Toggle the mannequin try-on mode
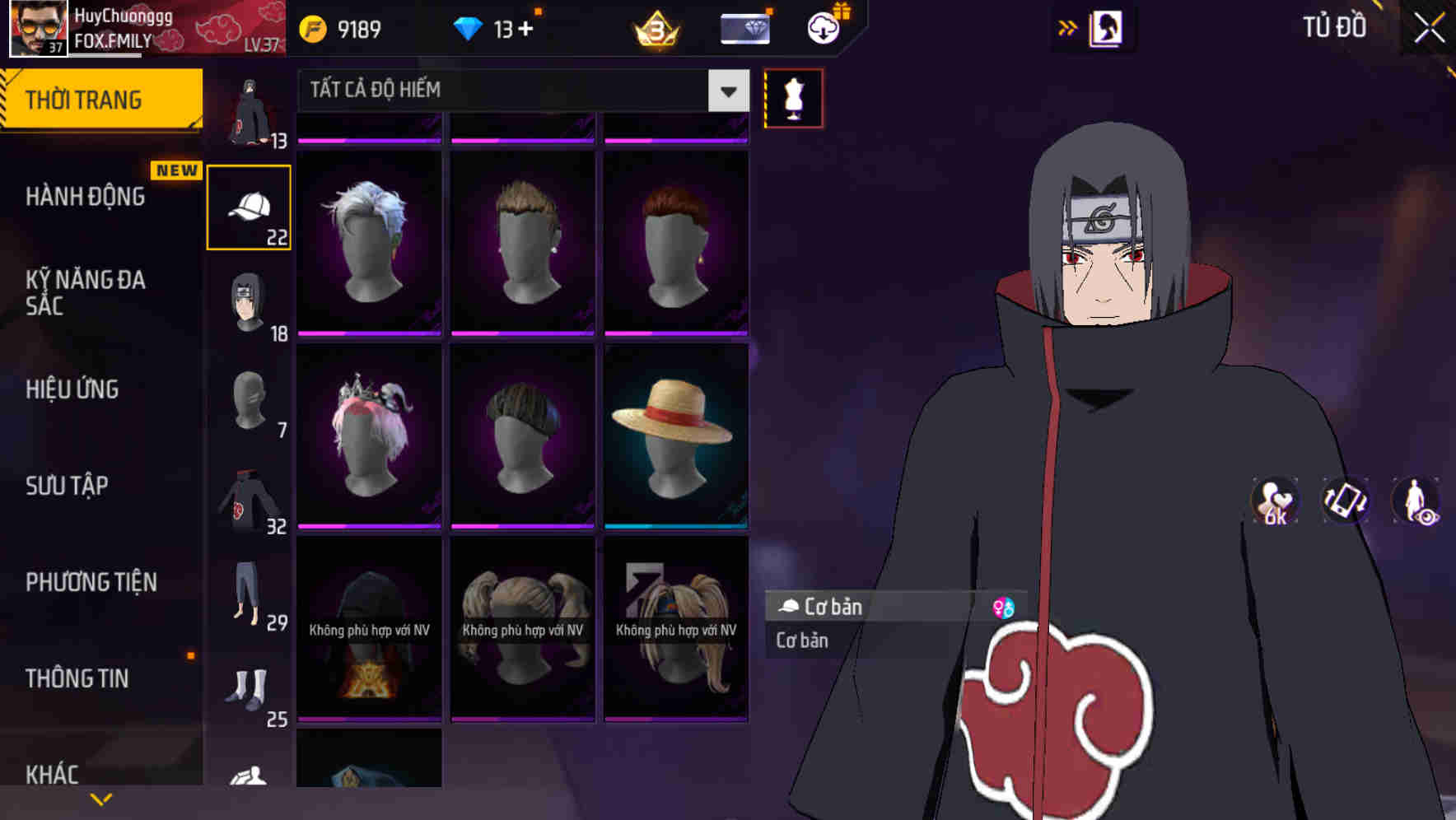 [793, 97]
